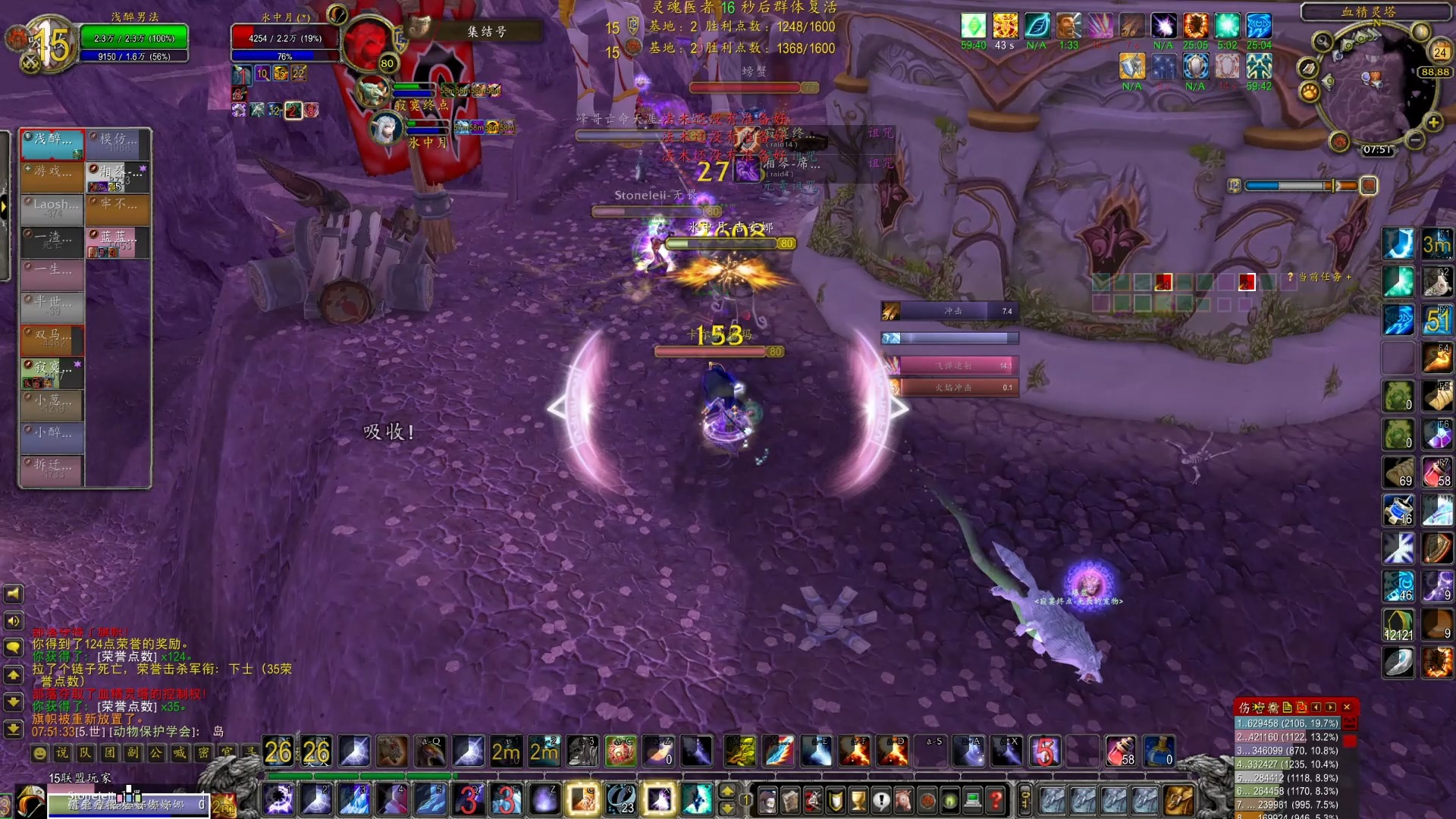This screenshot has width=1456, height=819.
Task: Open the chat emote smiley button
Action: point(39,753)
